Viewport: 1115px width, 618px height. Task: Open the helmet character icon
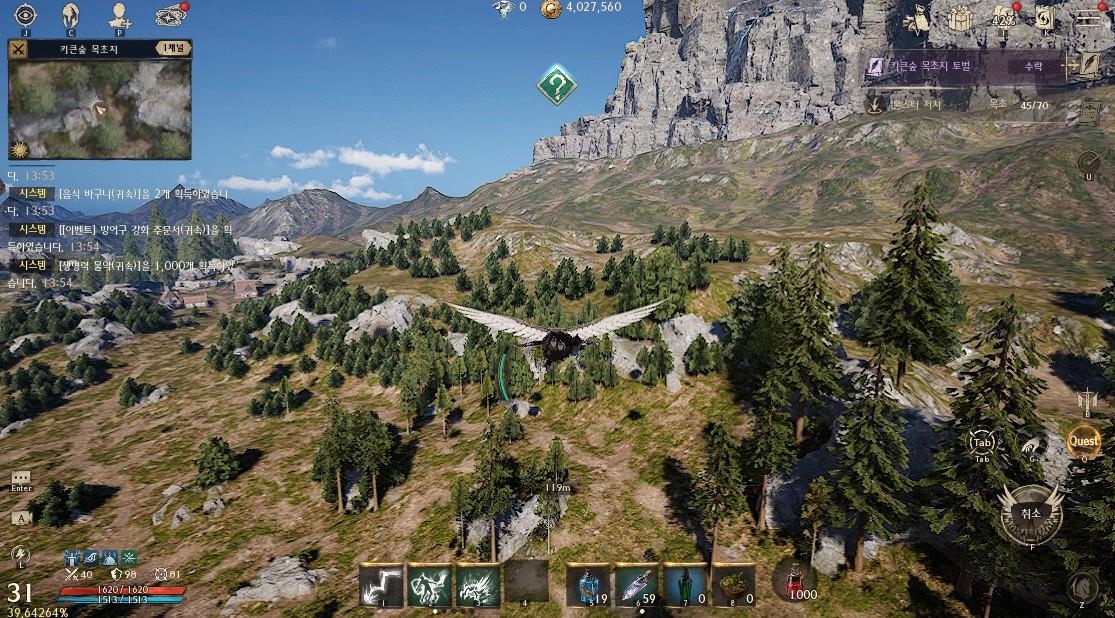point(70,15)
